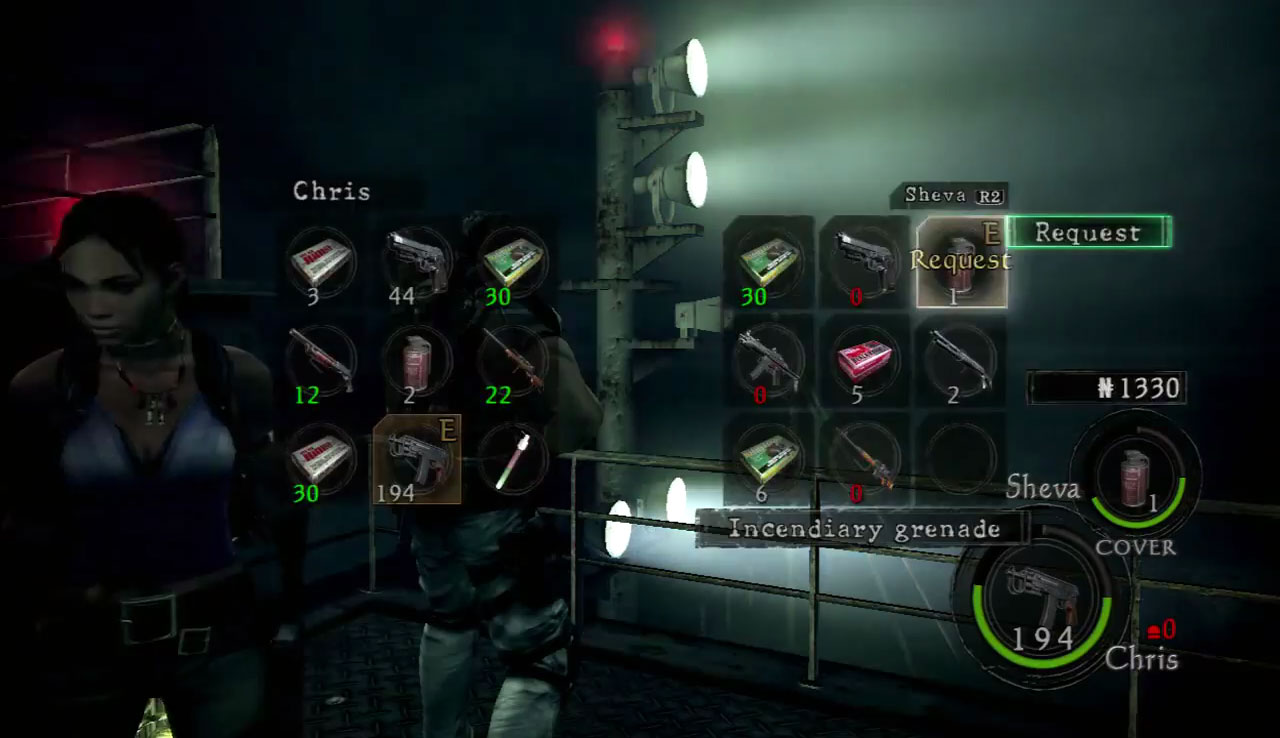
Task: Pick Chris's white ammo box showing 30
Action: pyautogui.click(x=321, y=458)
